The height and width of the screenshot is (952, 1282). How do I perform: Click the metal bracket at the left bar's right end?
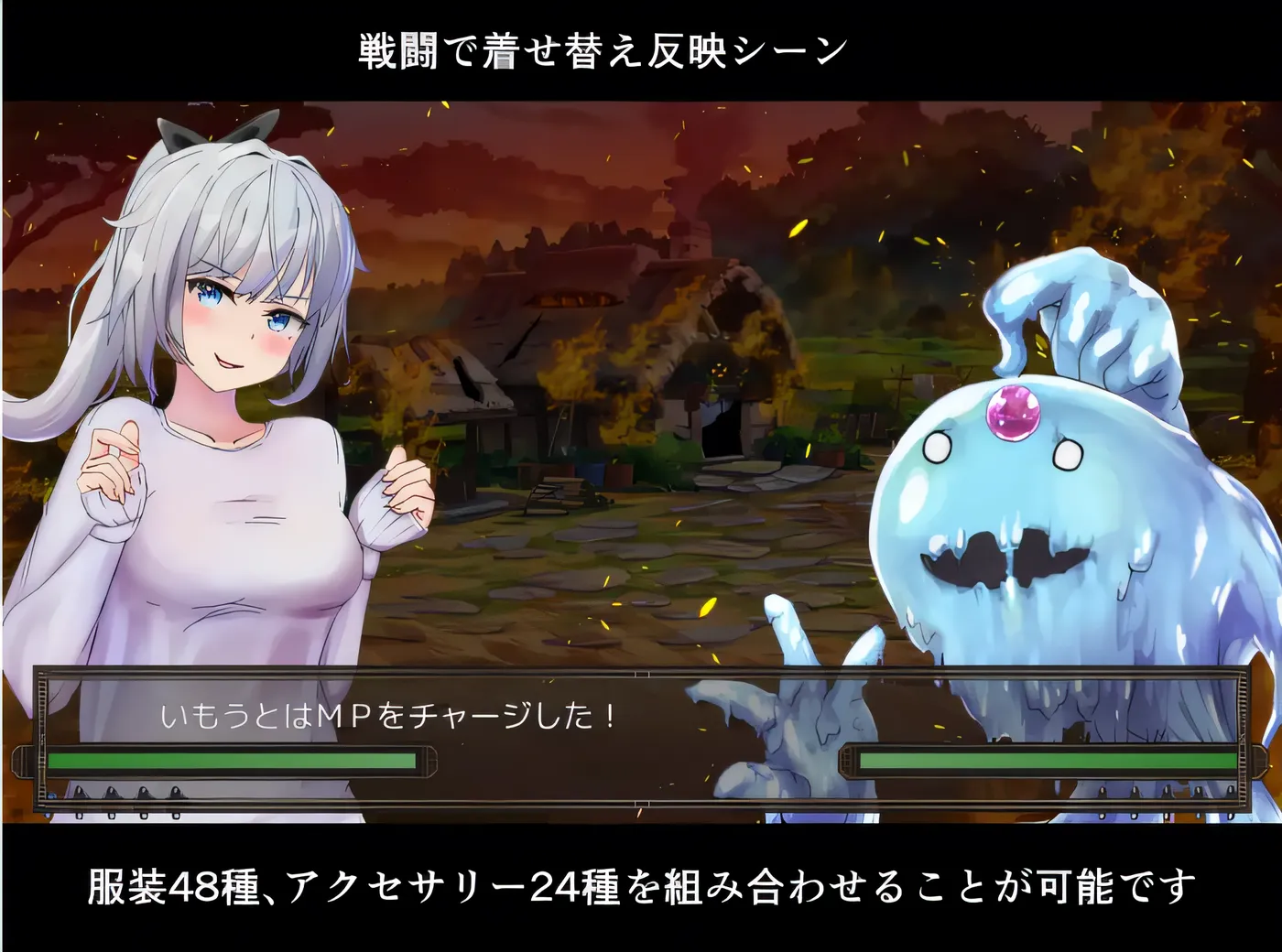[x=432, y=763]
